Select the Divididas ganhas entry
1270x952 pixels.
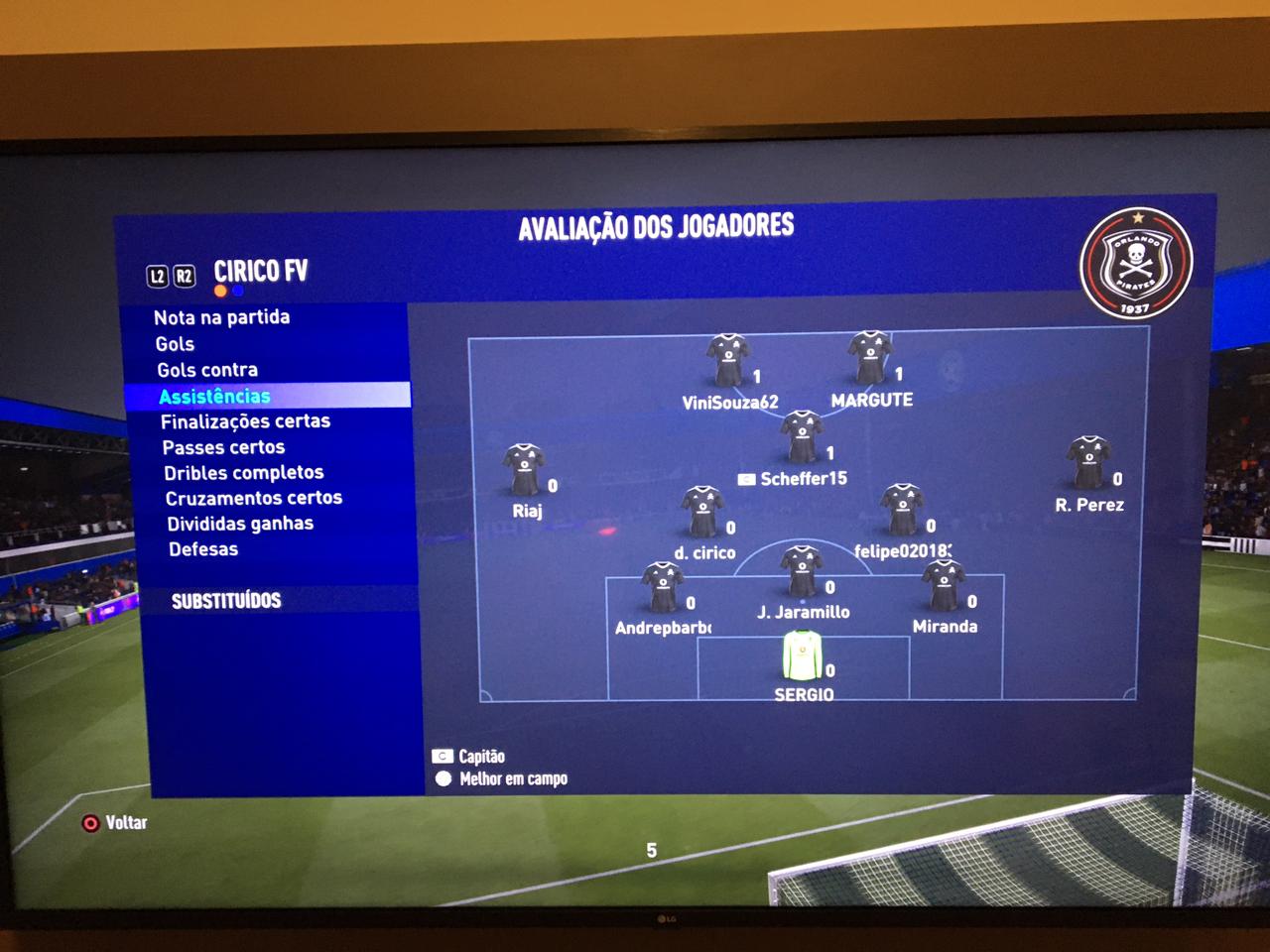coord(240,524)
